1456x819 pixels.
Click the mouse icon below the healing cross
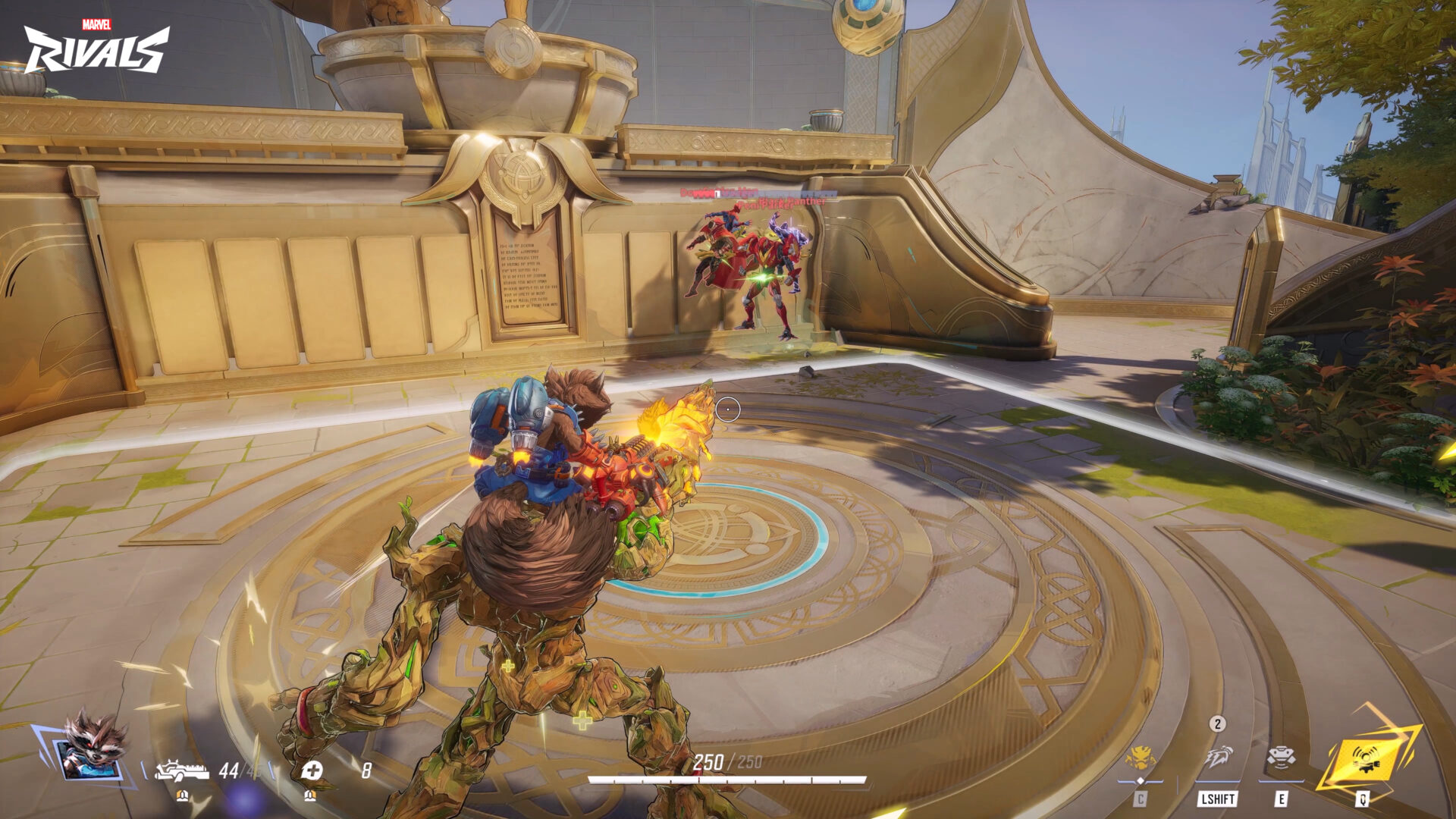click(311, 795)
